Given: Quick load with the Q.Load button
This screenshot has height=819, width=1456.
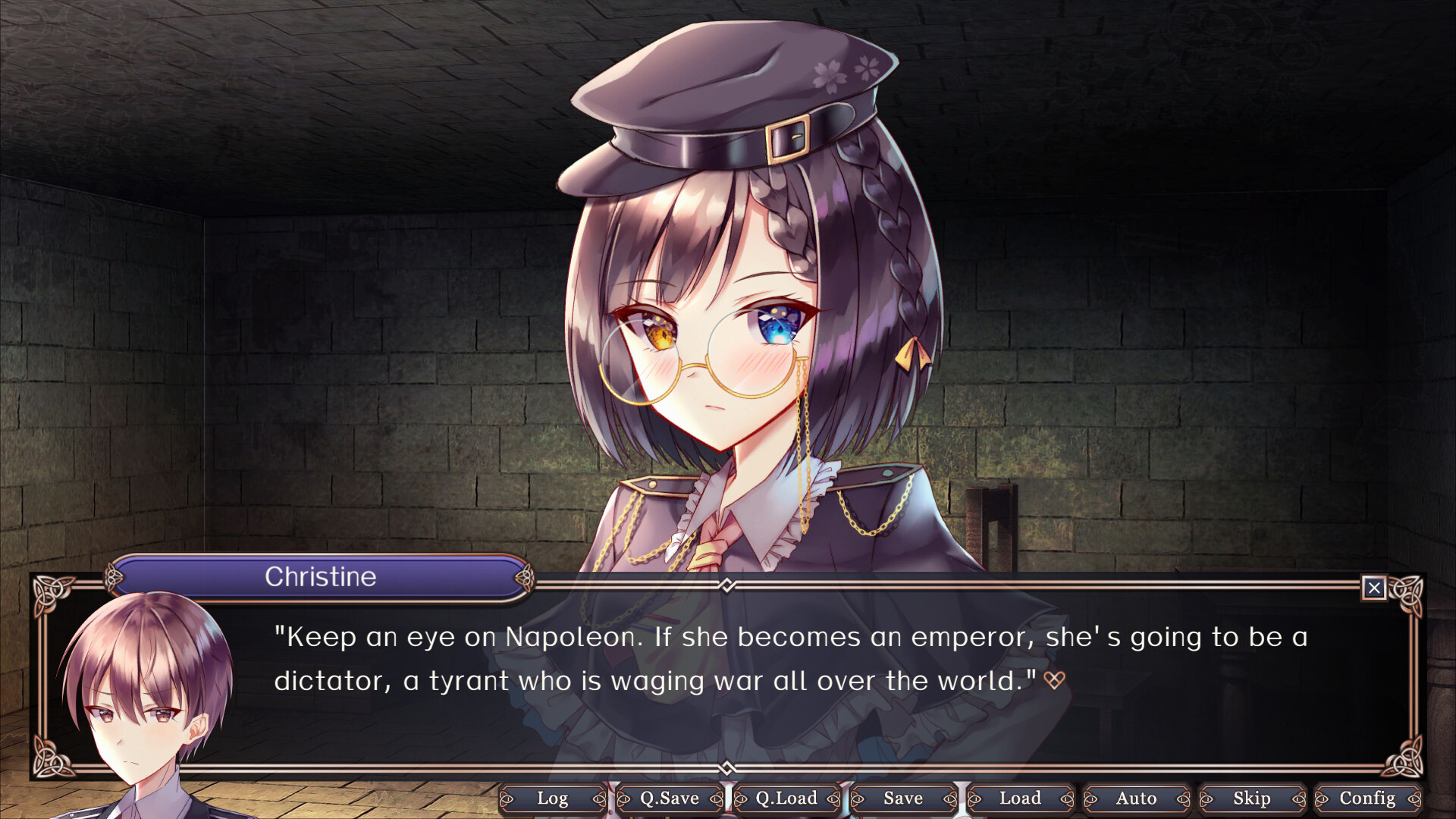Looking at the screenshot, I should (786, 799).
